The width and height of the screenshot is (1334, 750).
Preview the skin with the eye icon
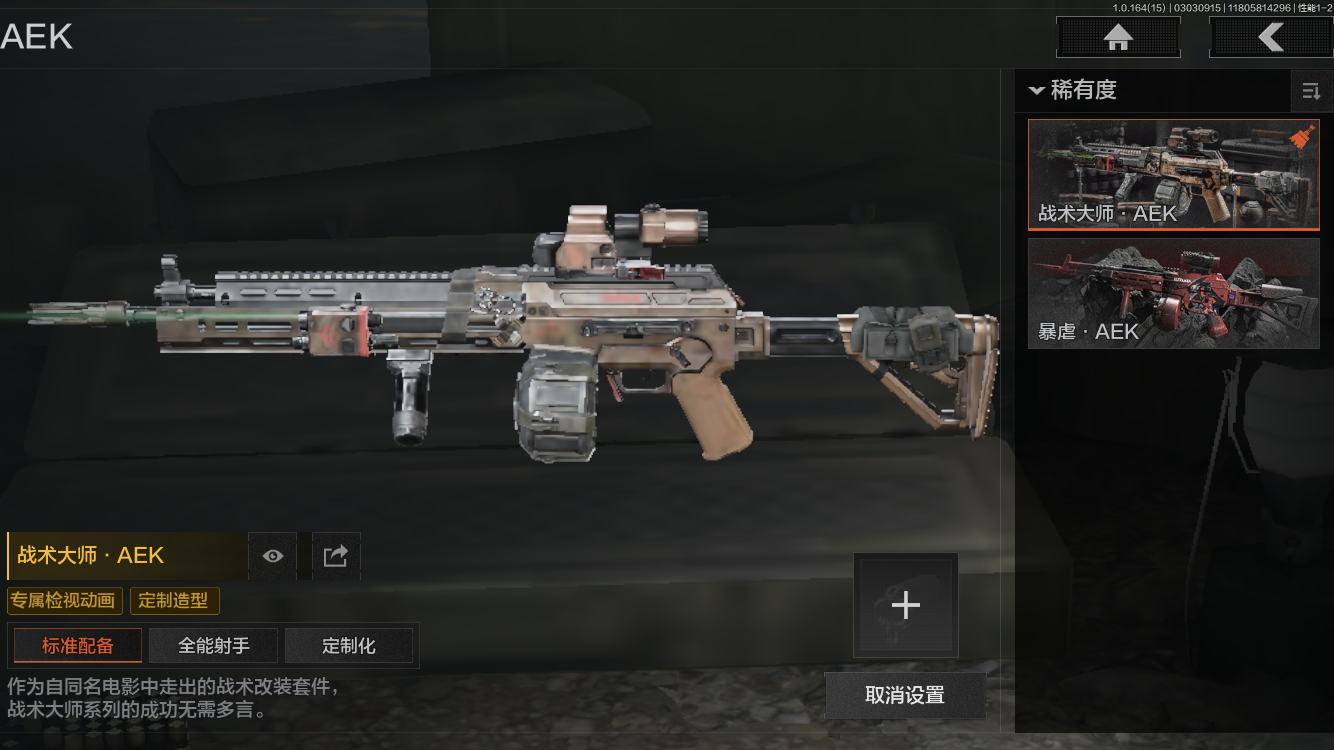click(x=272, y=556)
